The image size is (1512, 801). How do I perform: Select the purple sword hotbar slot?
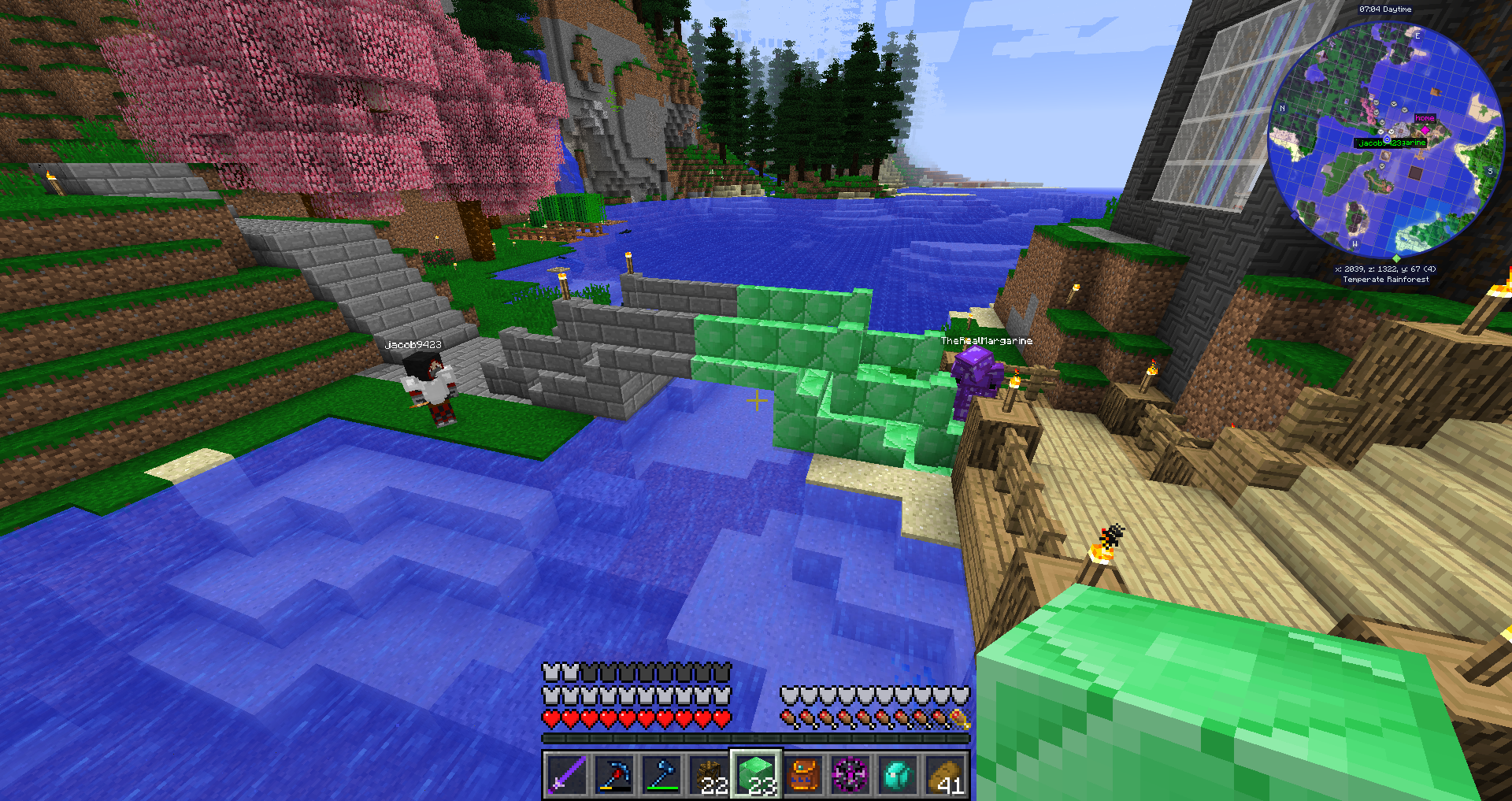pos(566,774)
